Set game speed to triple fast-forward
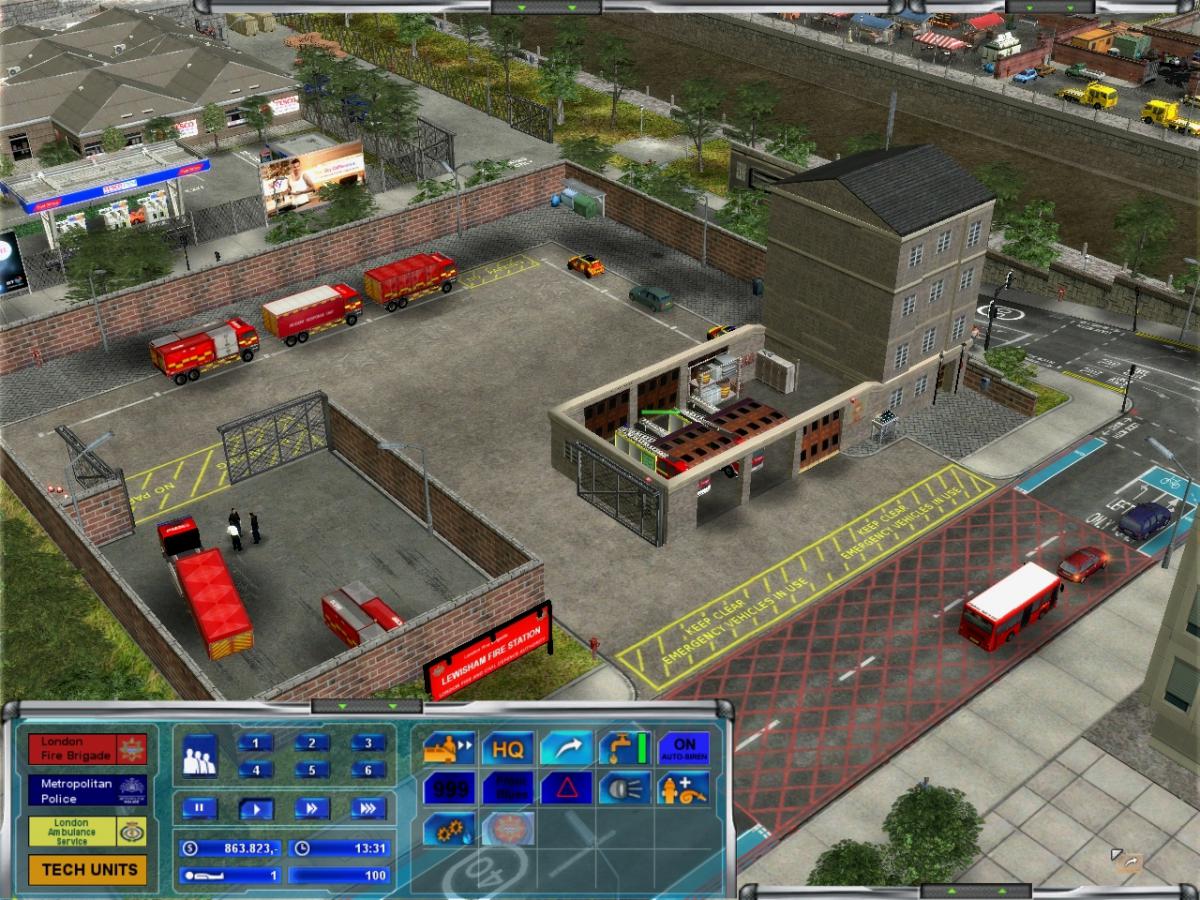Viewport: 1200px width, 900px height. click(368, 808)
